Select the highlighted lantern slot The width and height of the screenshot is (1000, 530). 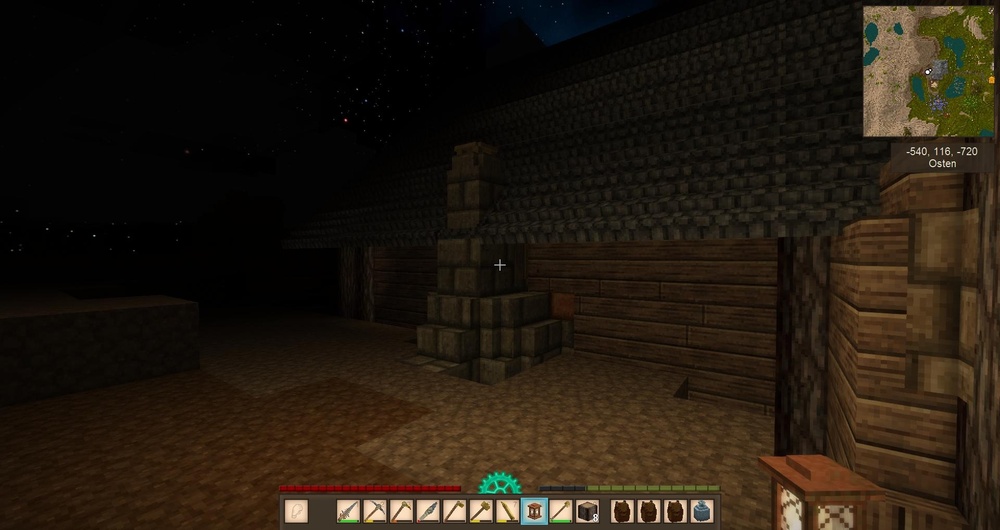click(x=534, y=511)
